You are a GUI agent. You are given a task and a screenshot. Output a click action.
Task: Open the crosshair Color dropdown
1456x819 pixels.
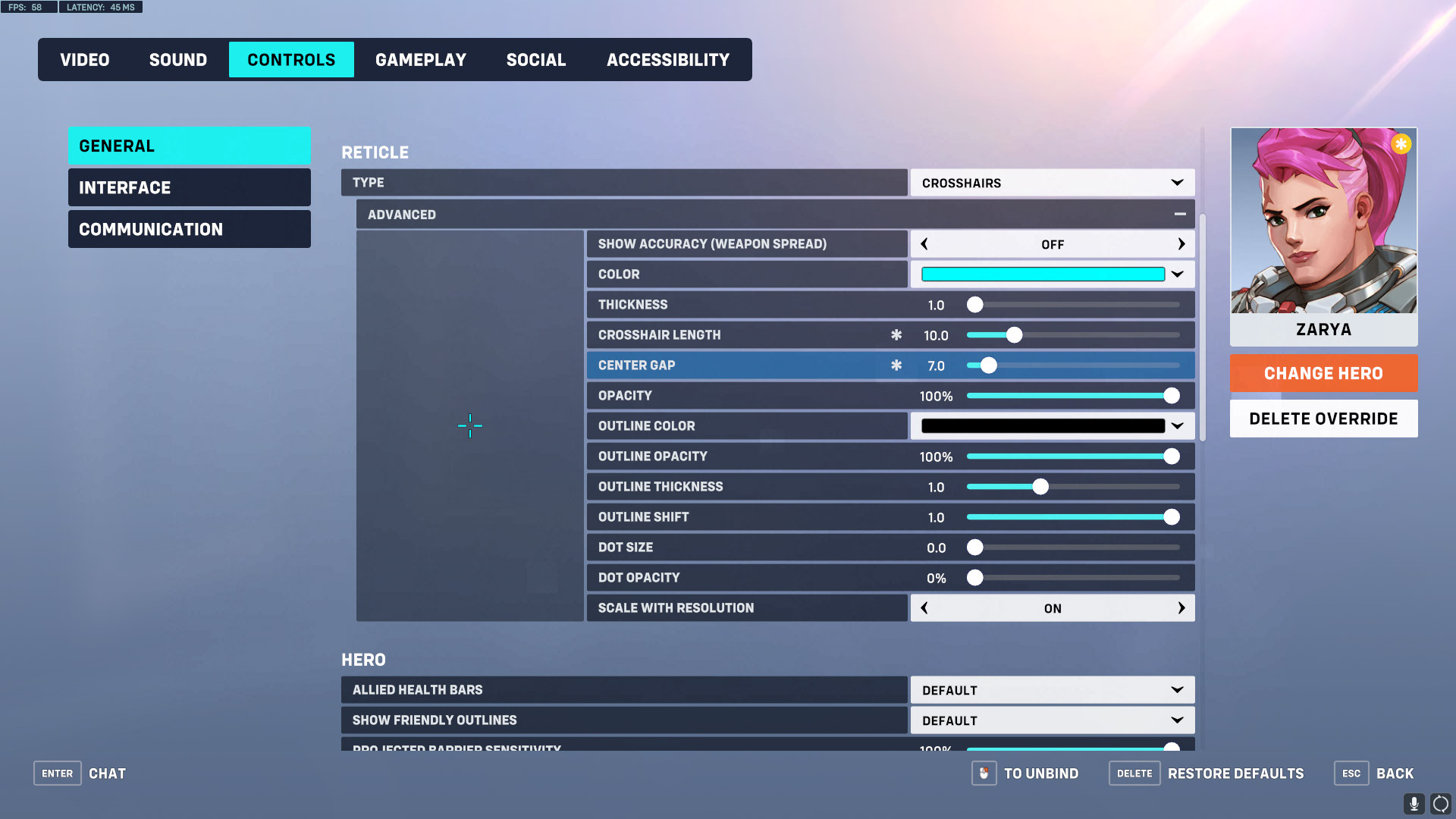(x=1176, y=274)
